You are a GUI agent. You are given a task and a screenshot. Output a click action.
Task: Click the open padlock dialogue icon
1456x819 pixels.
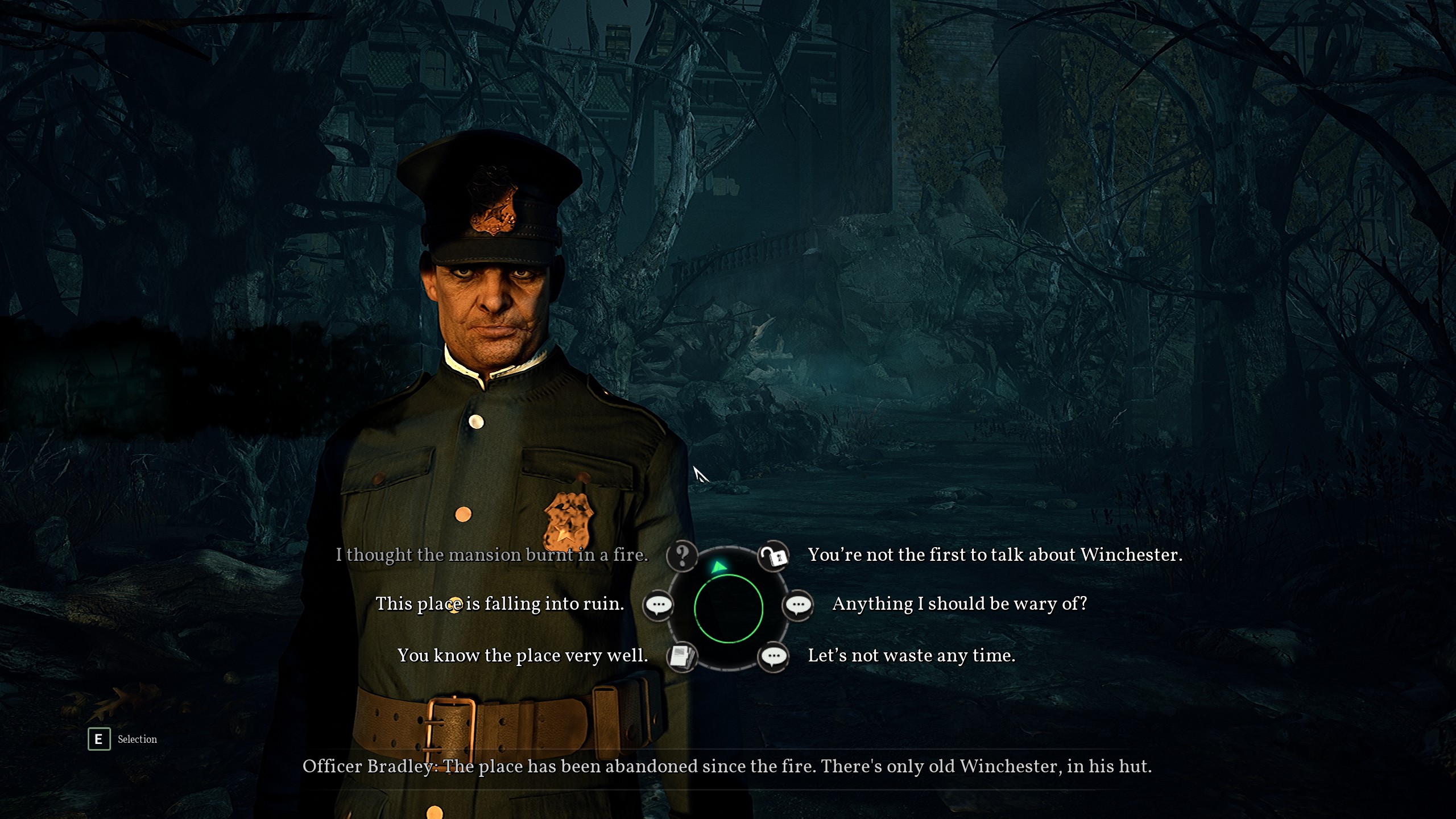coord(773,556)
